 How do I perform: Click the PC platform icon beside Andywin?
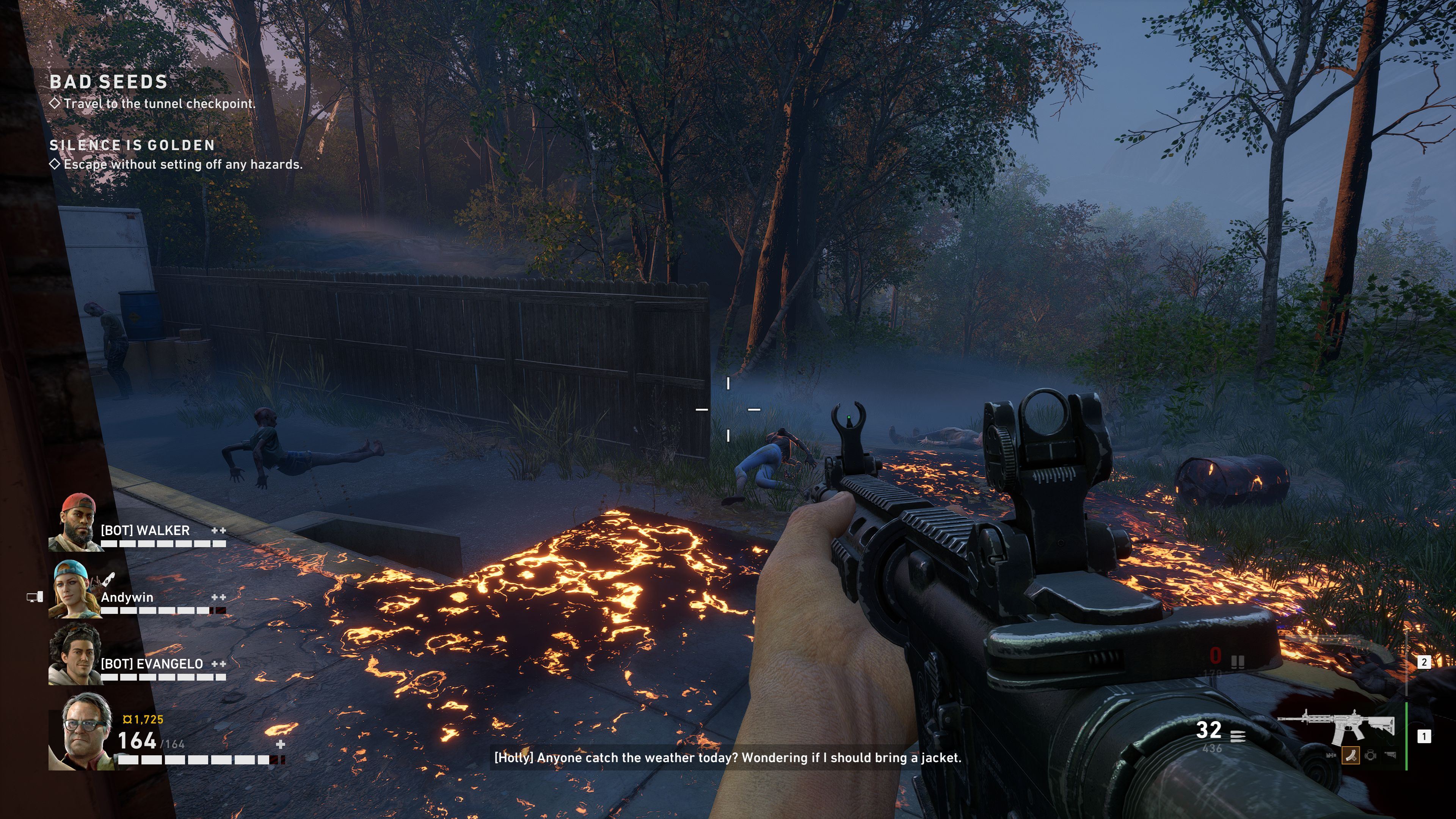click(35, 597)
